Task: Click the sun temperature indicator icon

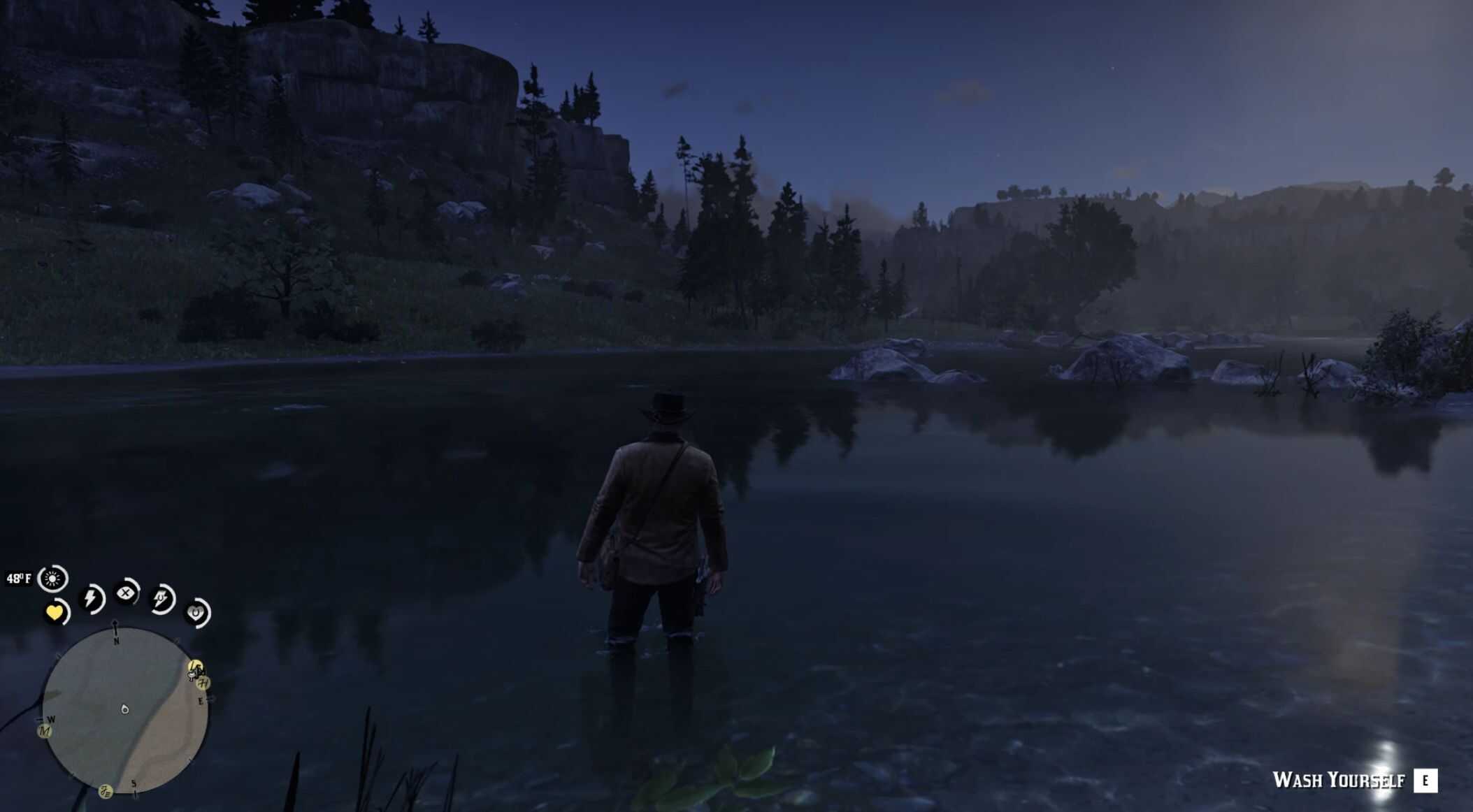Action: 52,579
